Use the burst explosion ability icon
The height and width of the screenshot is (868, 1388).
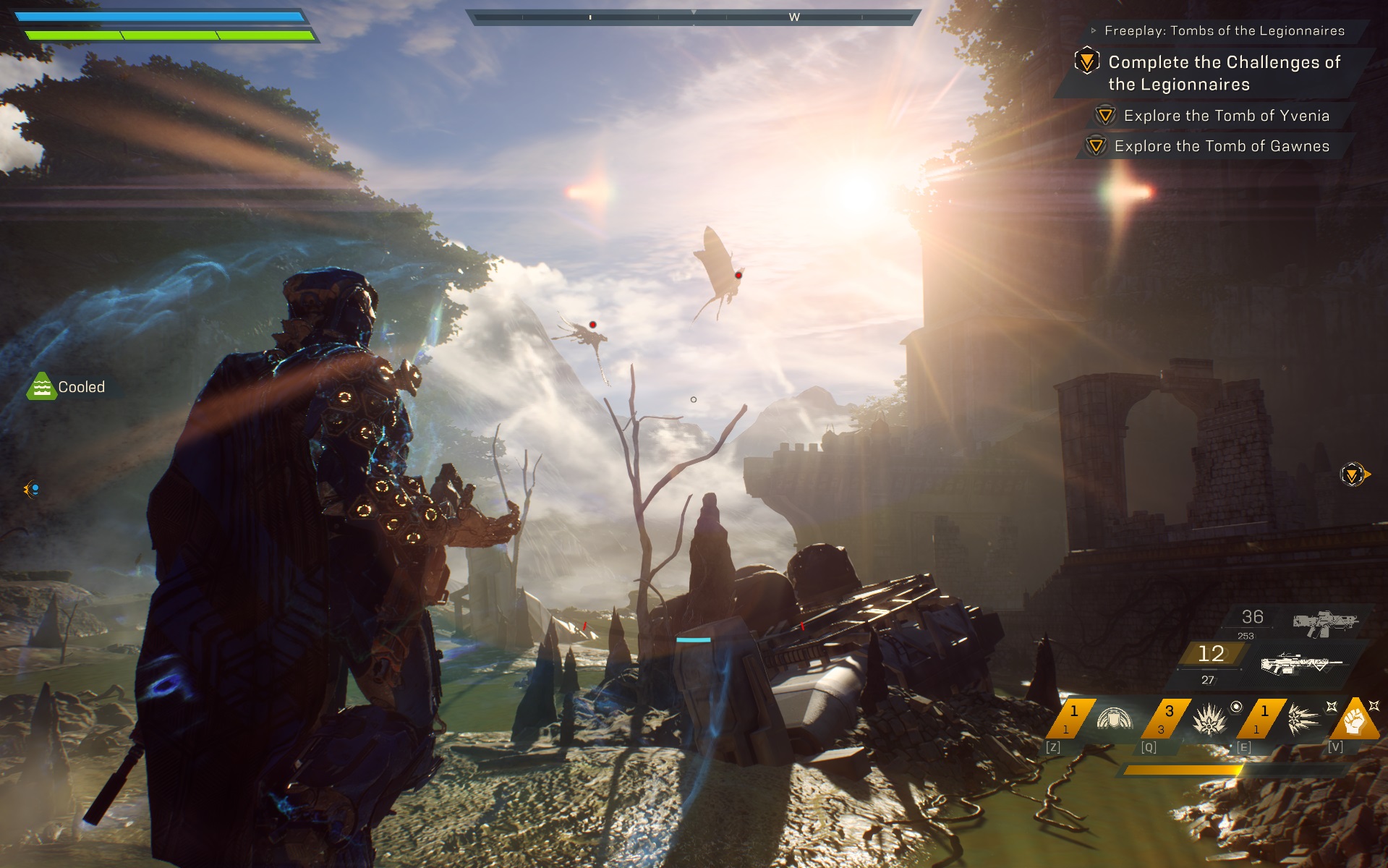click(x=1209, y=720)
